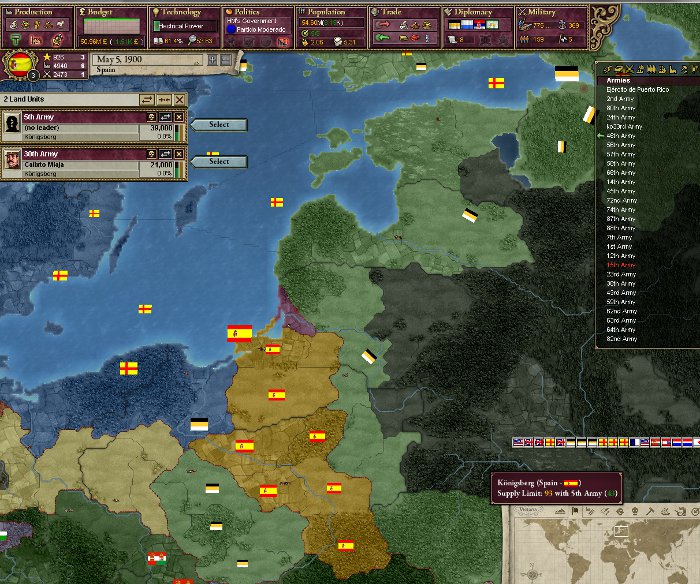Remove 5th Army from the selection

click(180, 116)
